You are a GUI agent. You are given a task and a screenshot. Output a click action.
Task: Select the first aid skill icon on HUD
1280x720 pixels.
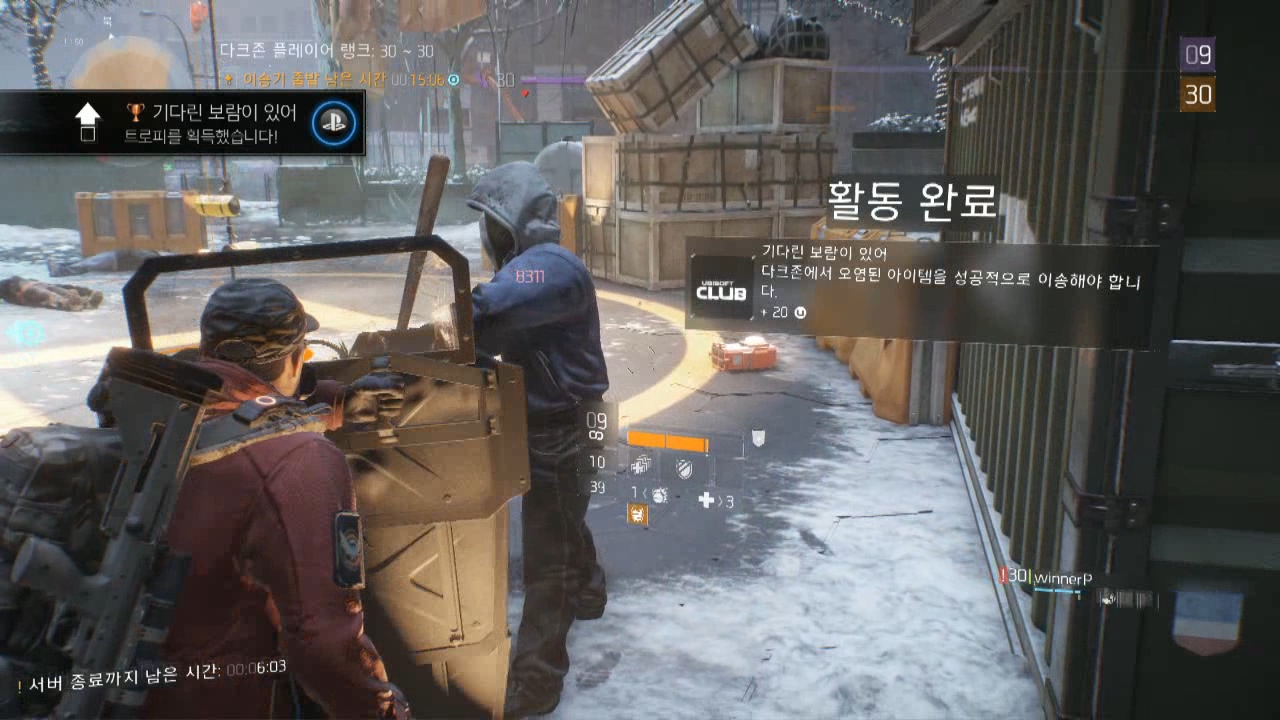[640, 466]
